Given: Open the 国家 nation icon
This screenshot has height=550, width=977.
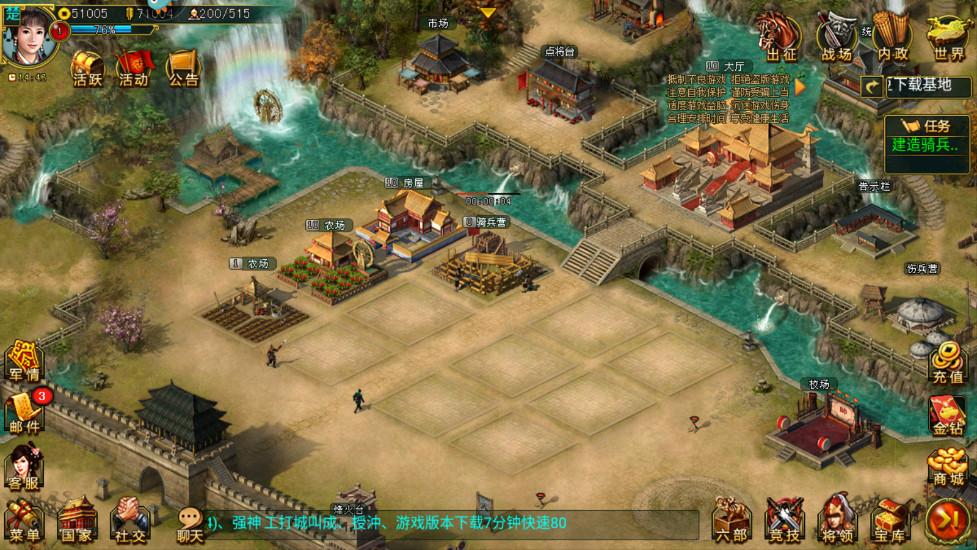Looking at the screenshot, I should tap(77, 520).
